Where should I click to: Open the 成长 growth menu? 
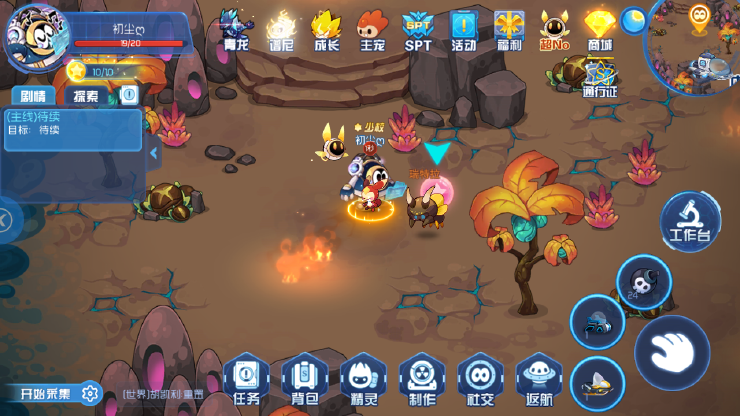click(326, 30)
